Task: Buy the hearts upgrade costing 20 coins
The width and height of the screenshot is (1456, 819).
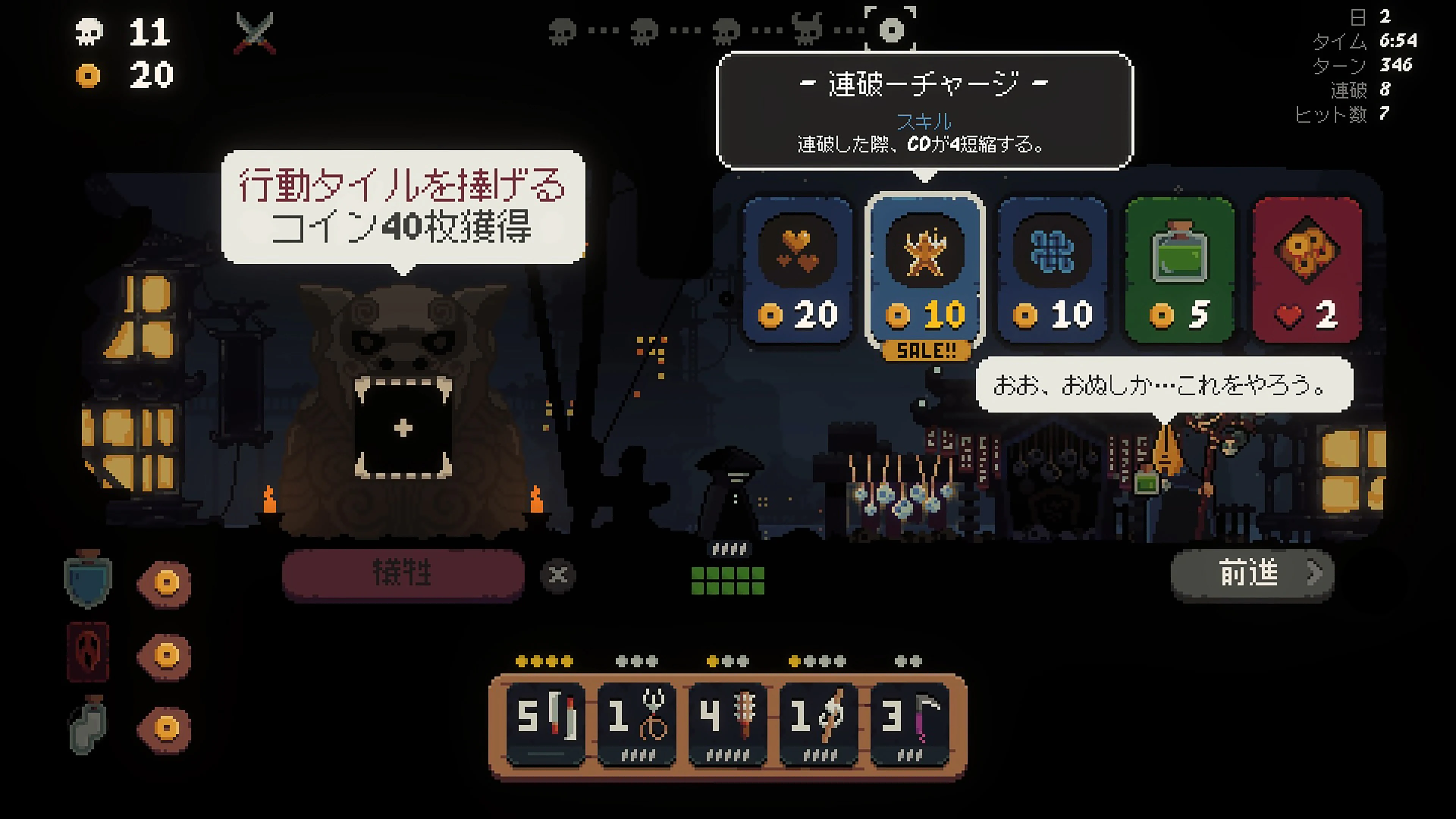Action: (797, 271)
